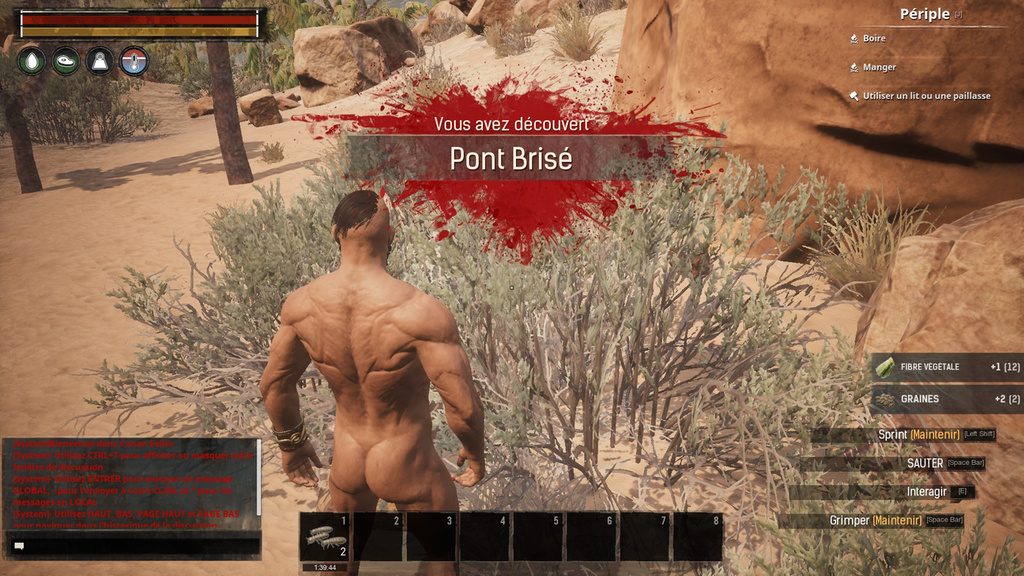Select the grubs in hotbar slot 1
The image size is (1024, 576).
(x=325, y=537)
